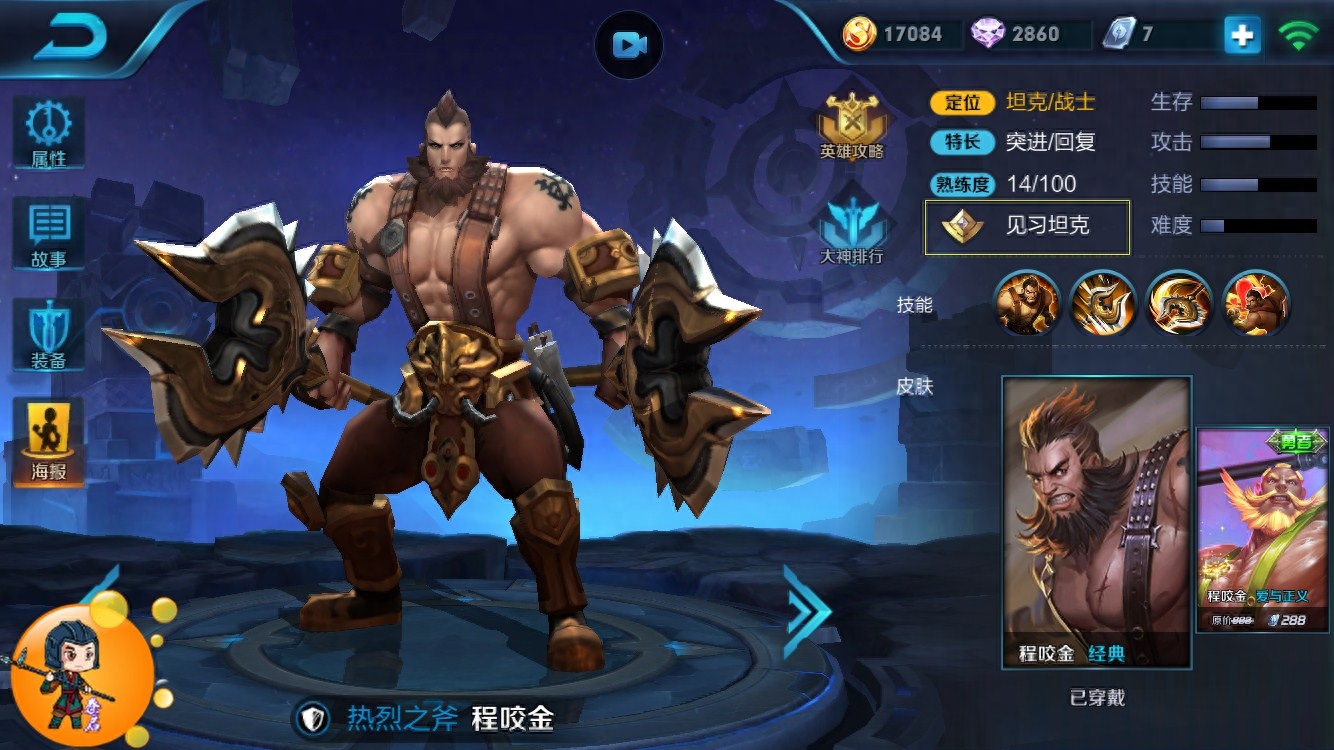Screen dimensions: 1334x750
Task: Select the 海报 poster tab
Action: click(48, 440)
